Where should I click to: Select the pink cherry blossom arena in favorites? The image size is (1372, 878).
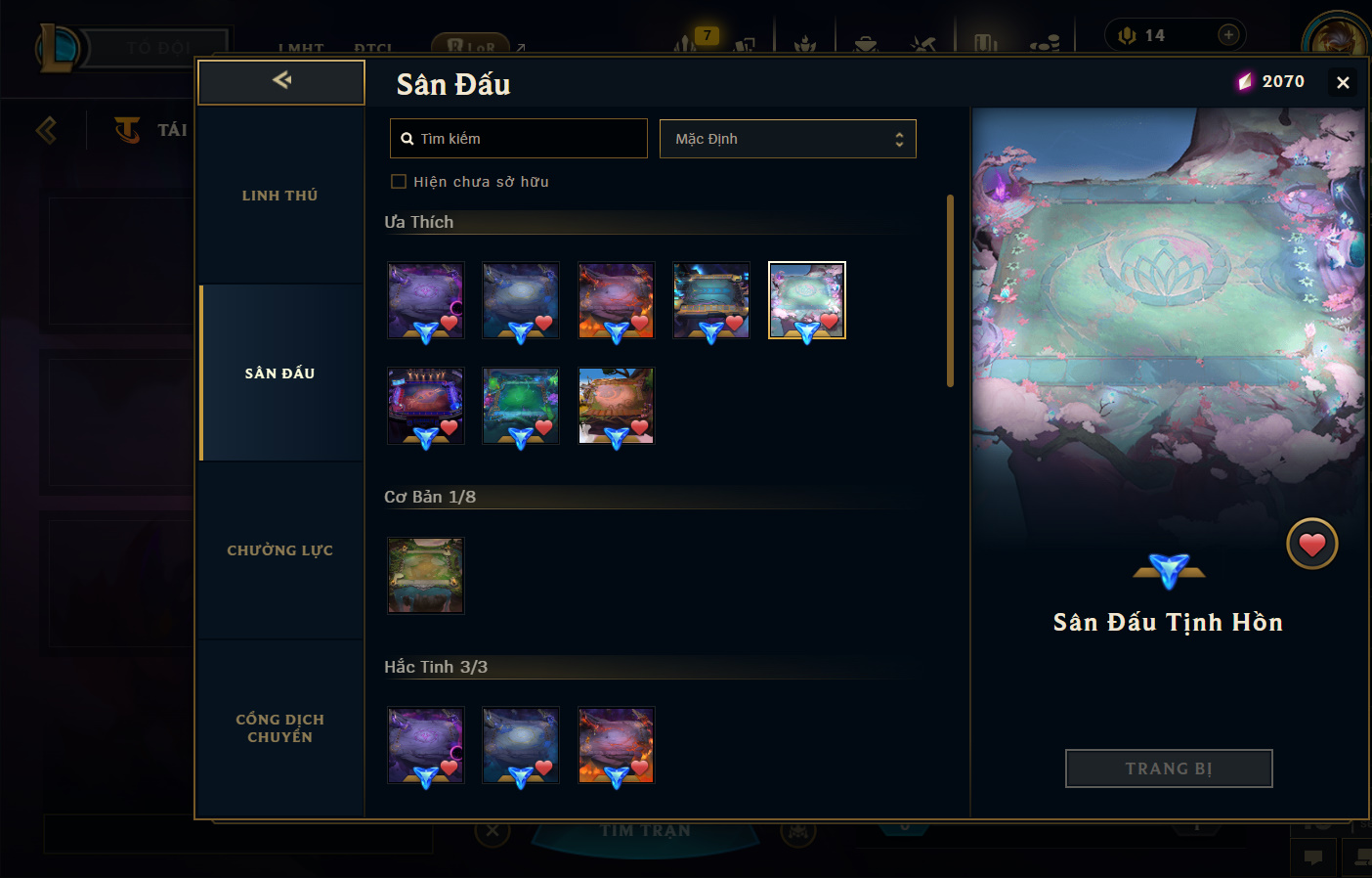[x=806, y=300]
